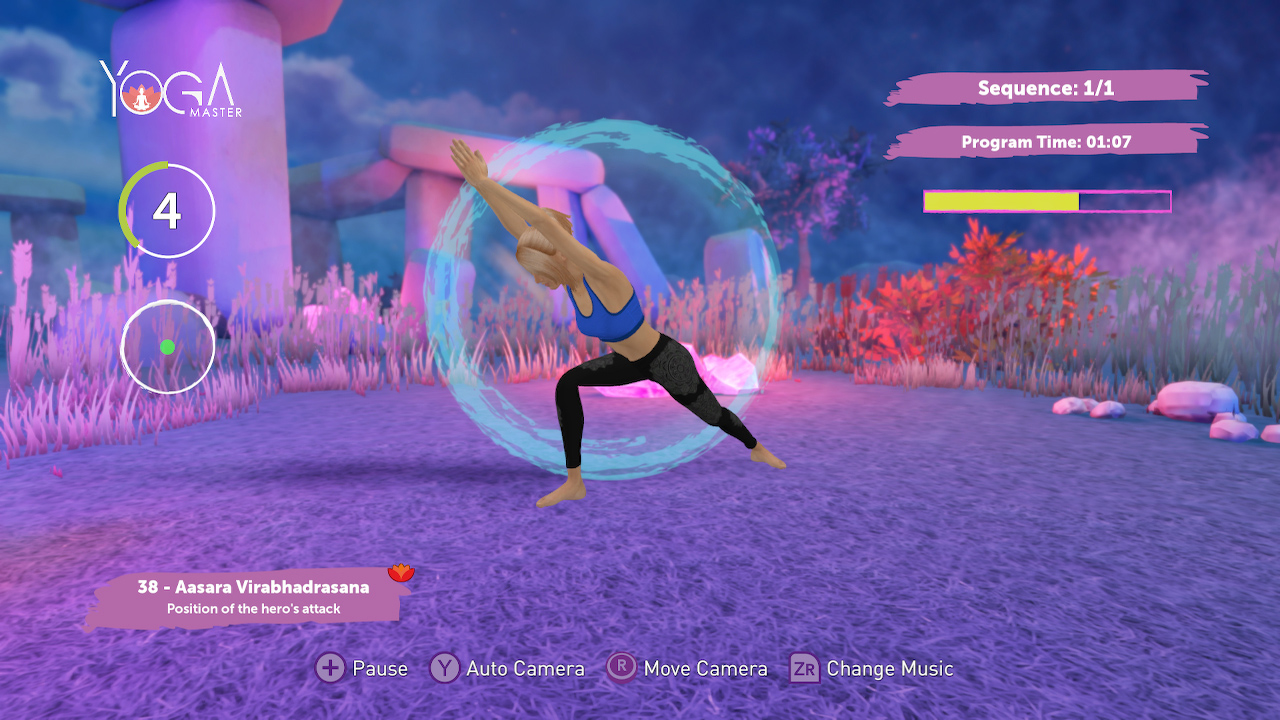
Task: Toggle the balance indicator circle
Action: 166,346
